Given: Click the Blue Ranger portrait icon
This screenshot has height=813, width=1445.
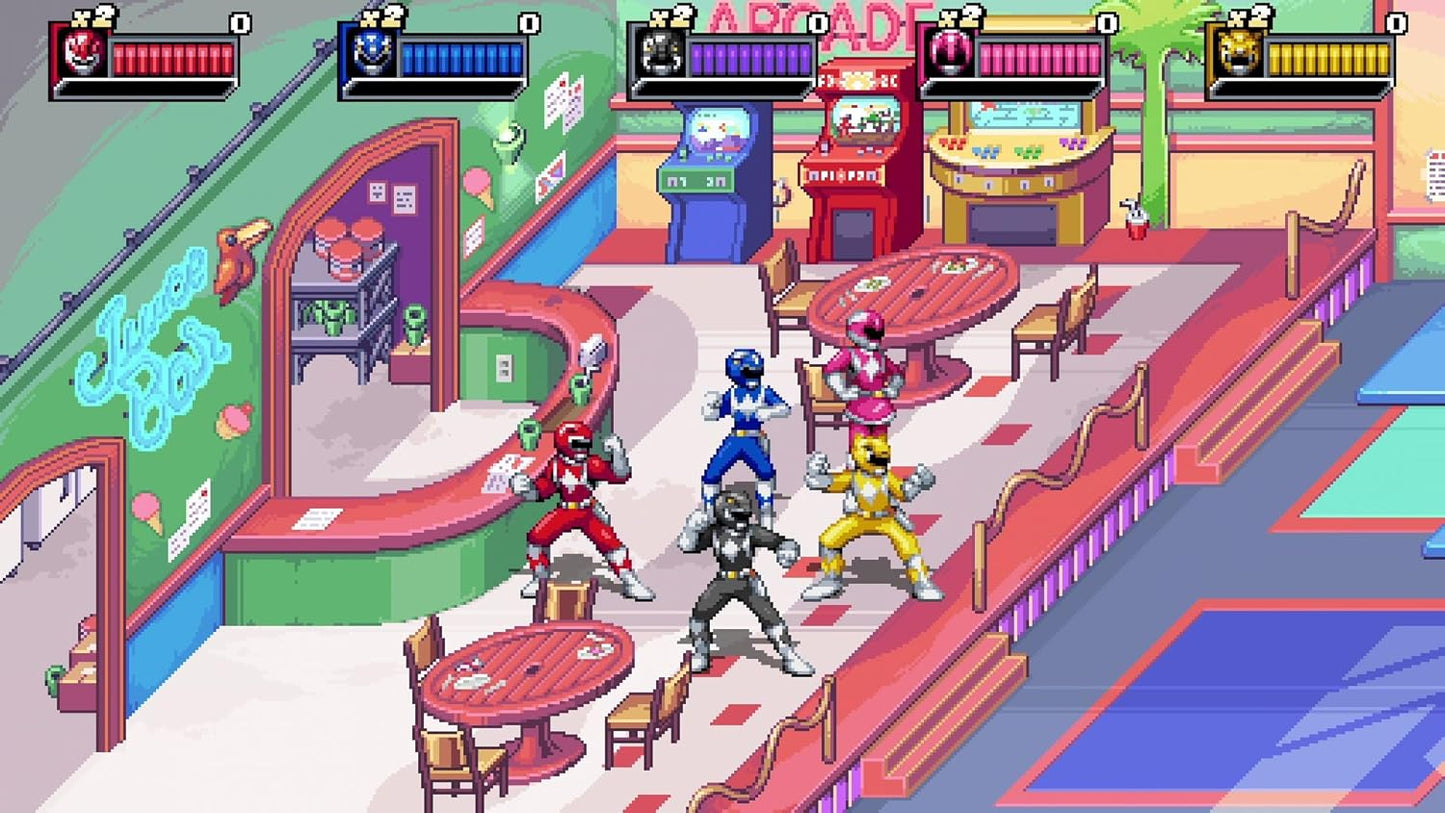Looking at the screenshot, I should pyautogui.click(x=370, y=52).
